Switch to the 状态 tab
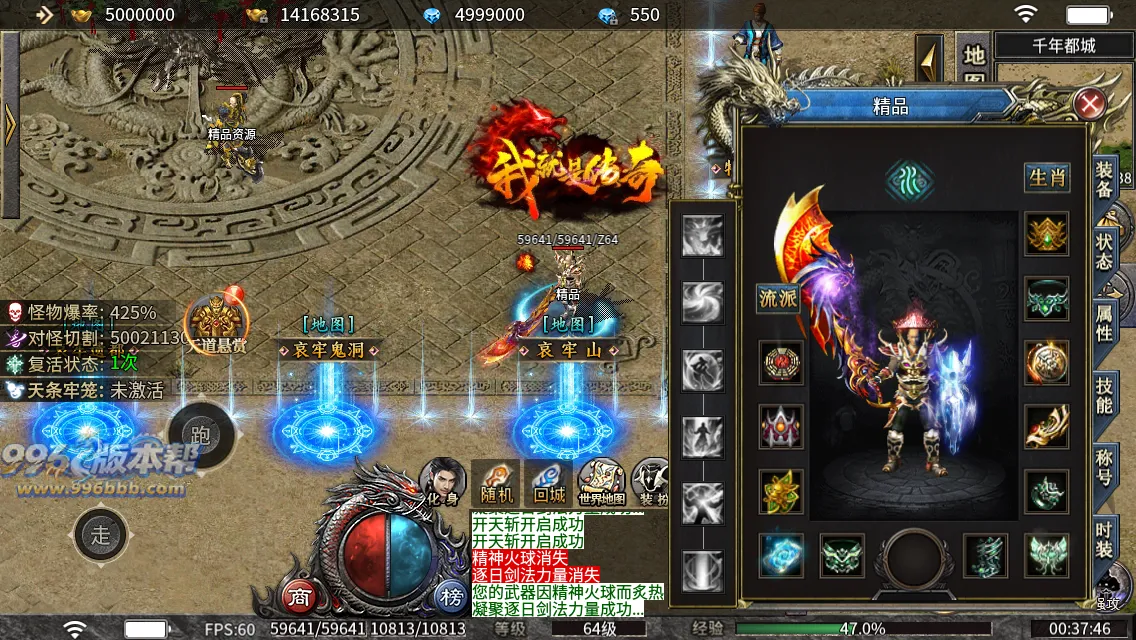 point(1104,250)
